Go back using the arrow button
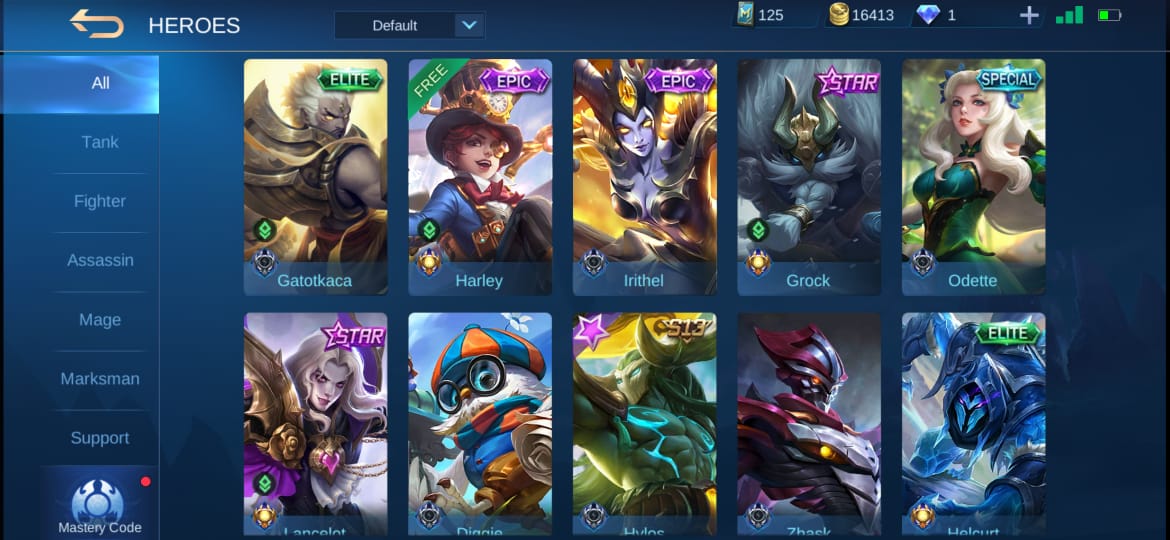 97,24
